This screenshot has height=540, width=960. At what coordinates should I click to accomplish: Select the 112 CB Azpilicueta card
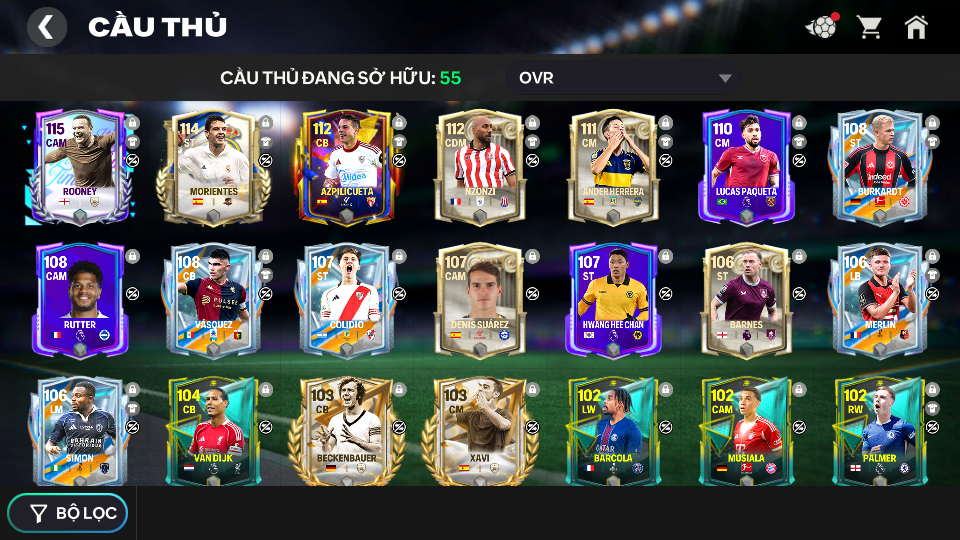tap(347, 166)
